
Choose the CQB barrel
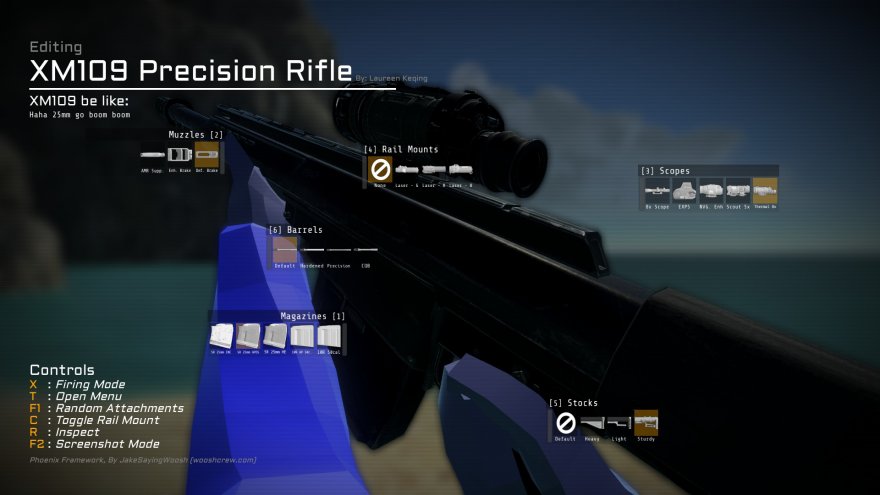point(366,250)
